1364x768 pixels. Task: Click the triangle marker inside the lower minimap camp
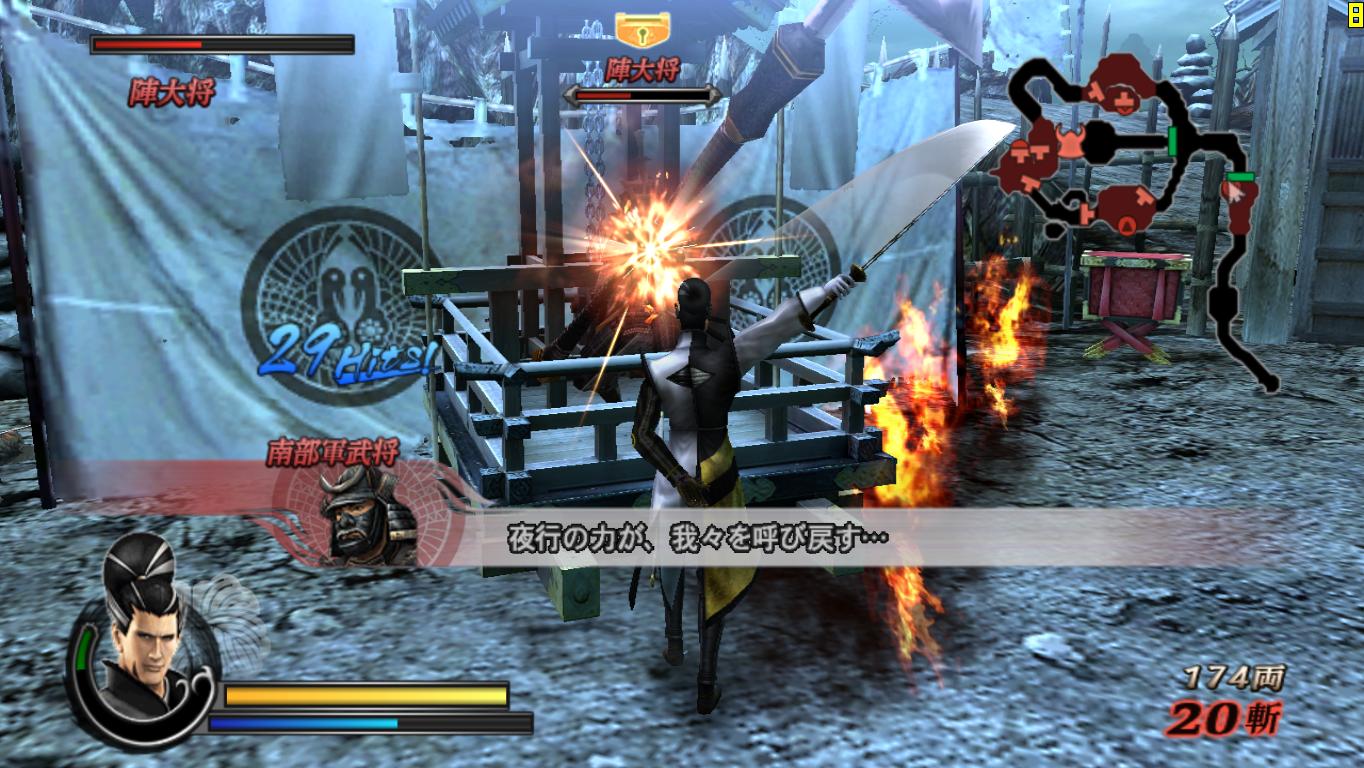1126,223
